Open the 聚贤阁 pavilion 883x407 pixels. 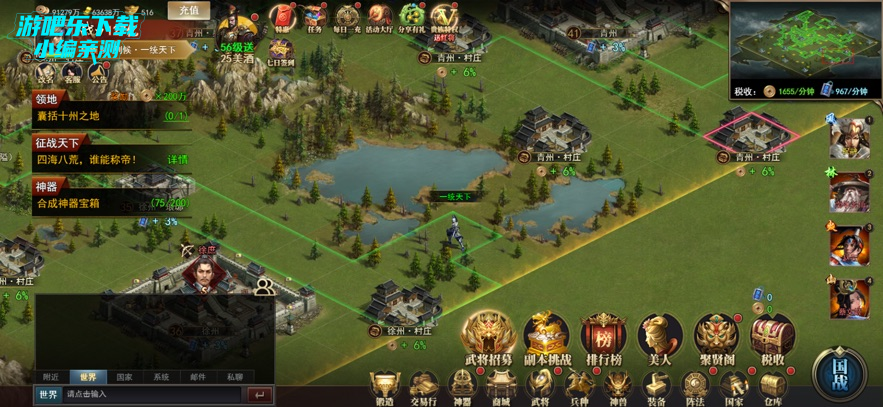[716, 338]
